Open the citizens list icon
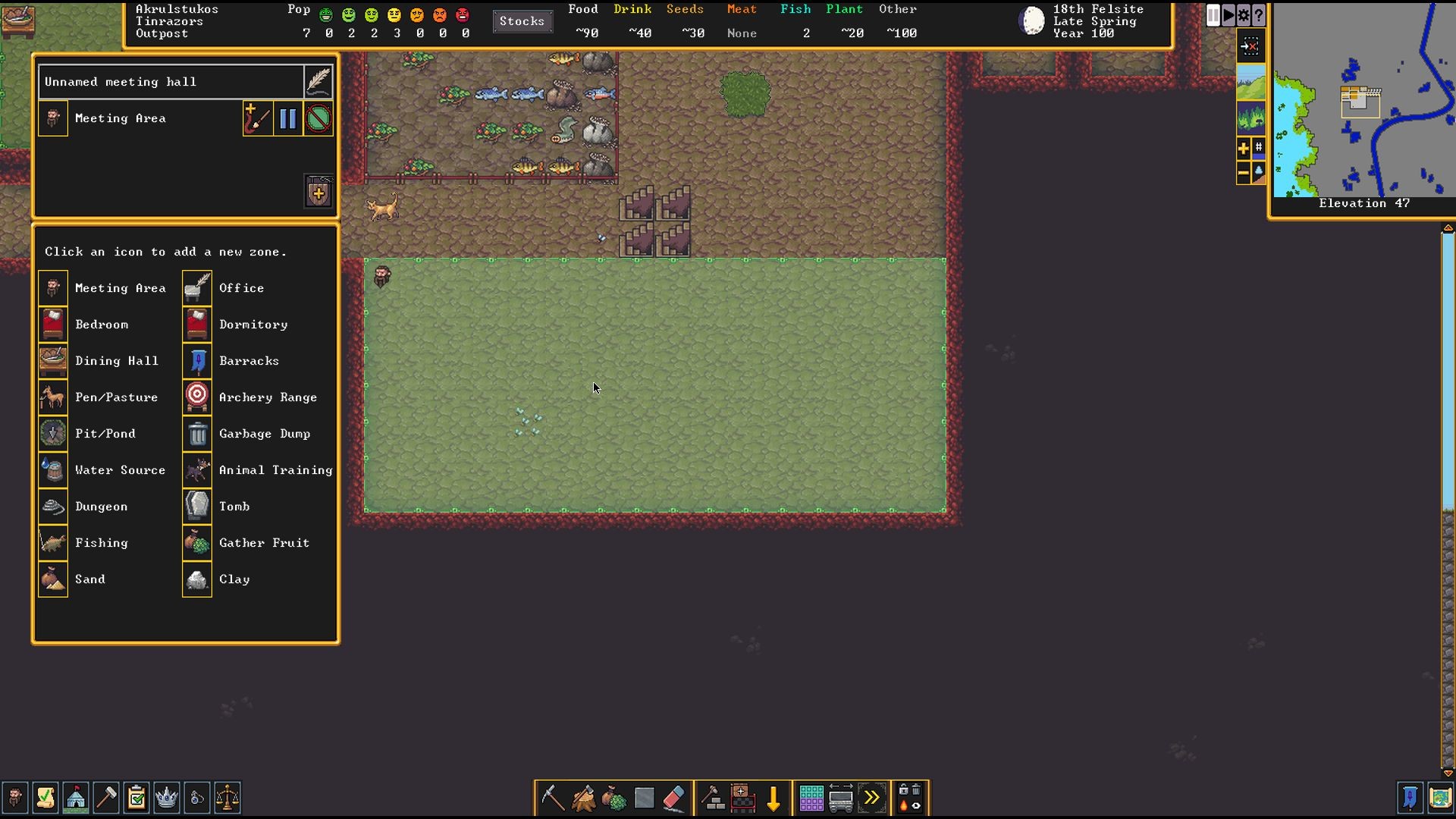The height and width of the screenshot is (819, 1456). (x=15, y=798)
